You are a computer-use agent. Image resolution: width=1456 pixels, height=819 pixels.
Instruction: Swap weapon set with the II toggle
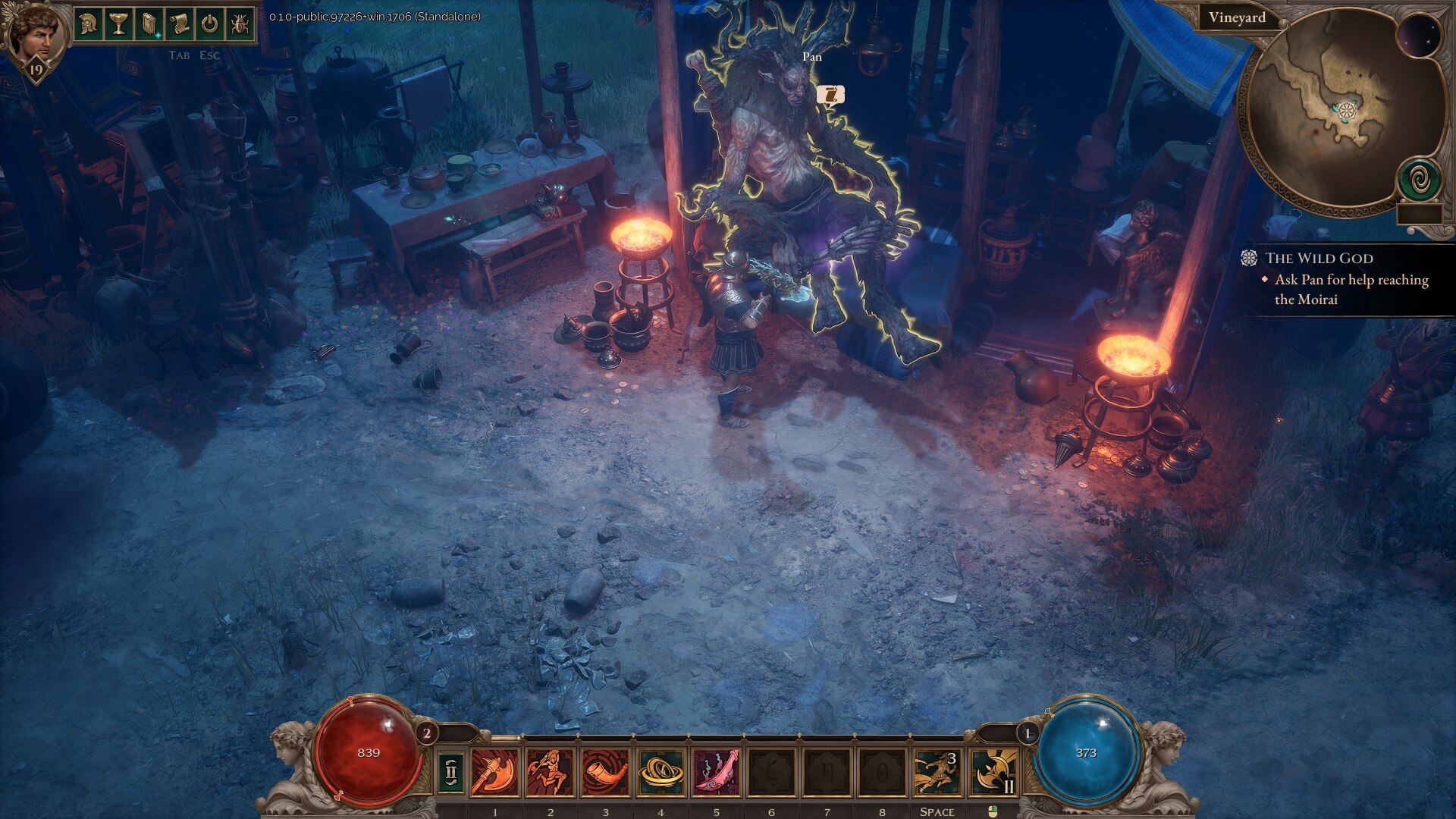(x=451, y=773)
